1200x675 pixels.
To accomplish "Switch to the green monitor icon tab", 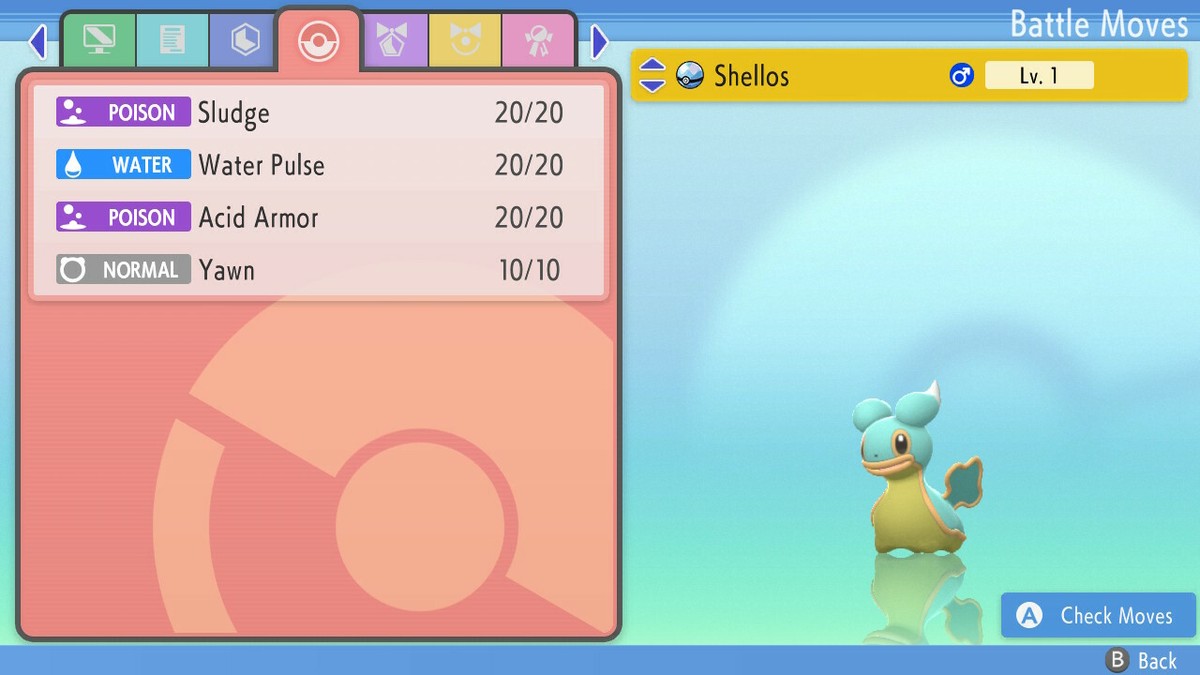I will (x=99, y=40).
